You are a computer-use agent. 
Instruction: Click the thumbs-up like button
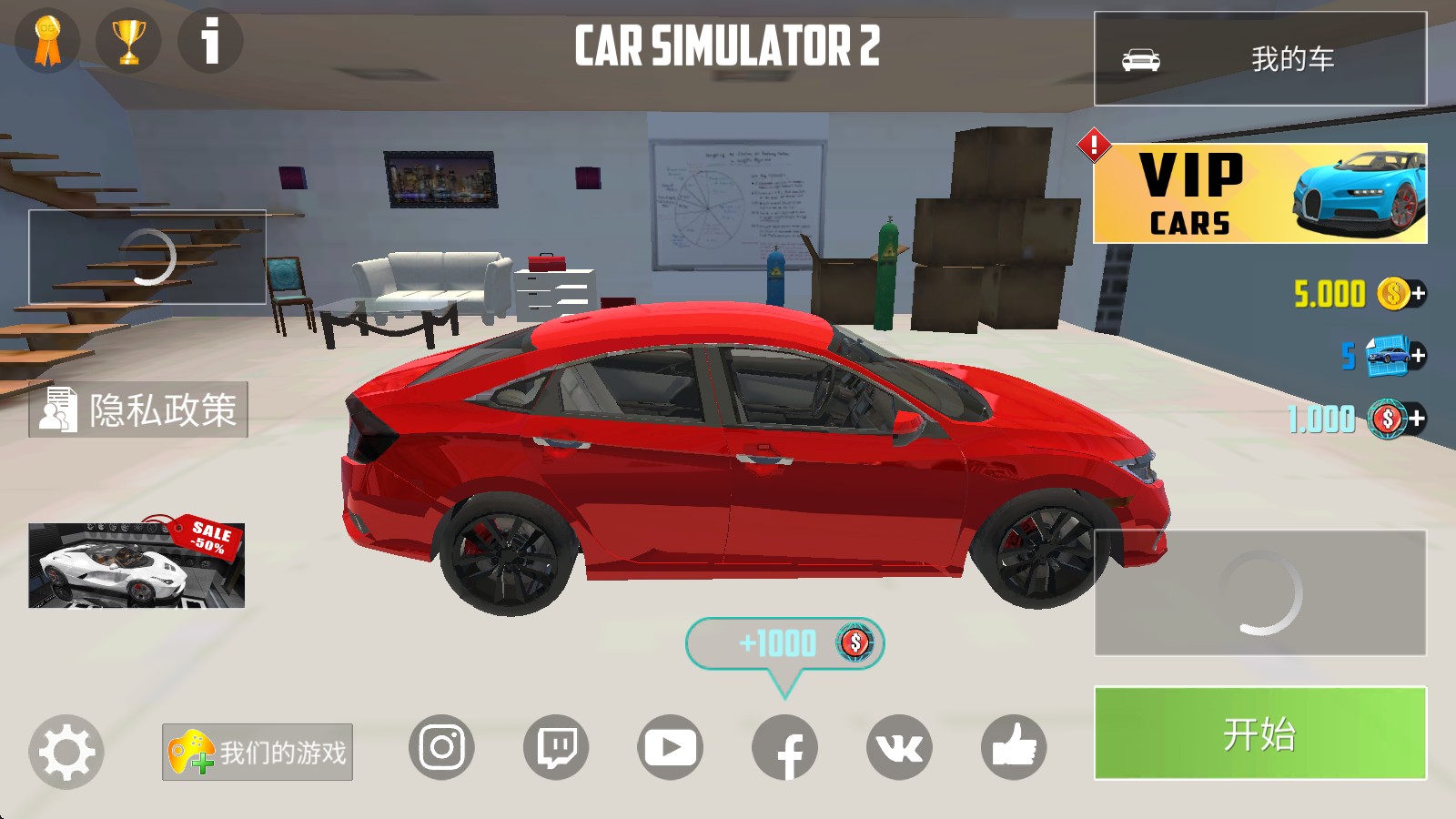click(x=1014, y=748)
